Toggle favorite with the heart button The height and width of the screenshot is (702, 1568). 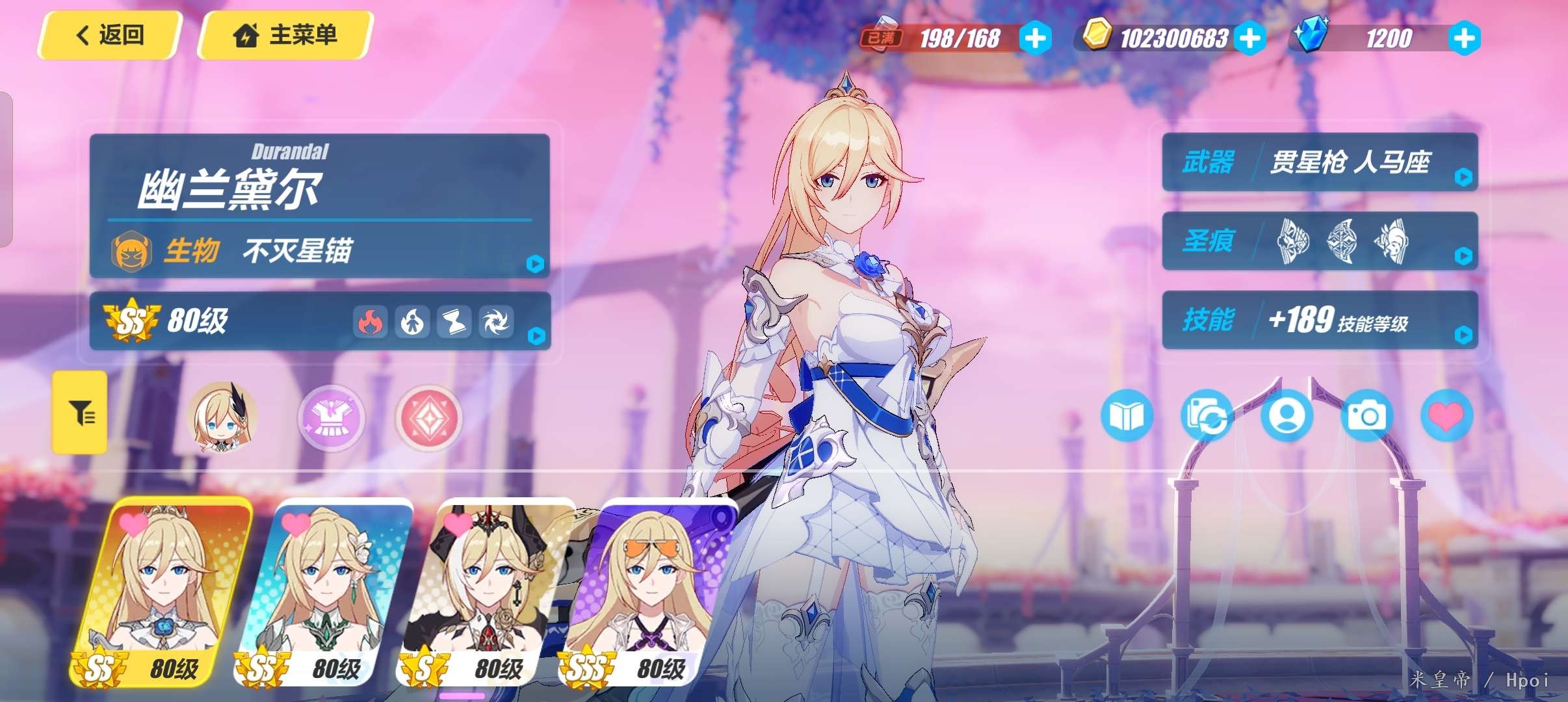point(1446,415)
